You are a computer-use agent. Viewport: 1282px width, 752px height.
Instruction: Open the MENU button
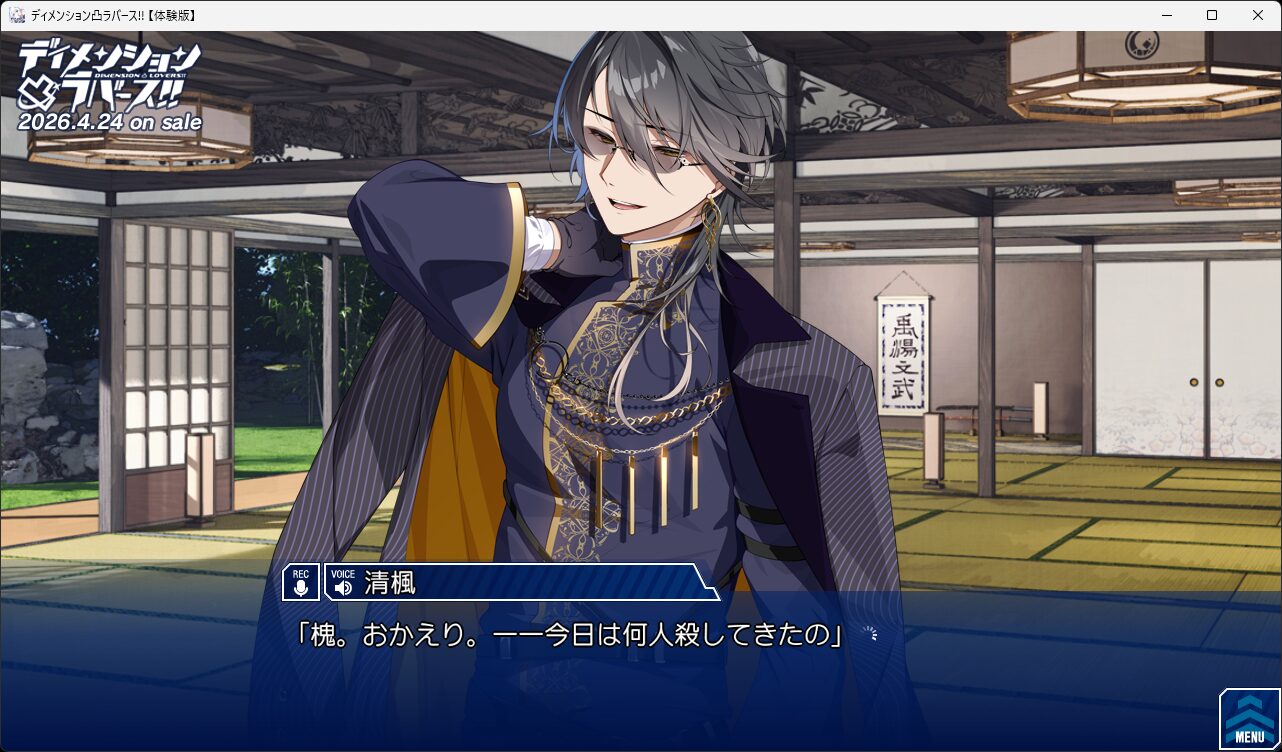click(1249, 719)
